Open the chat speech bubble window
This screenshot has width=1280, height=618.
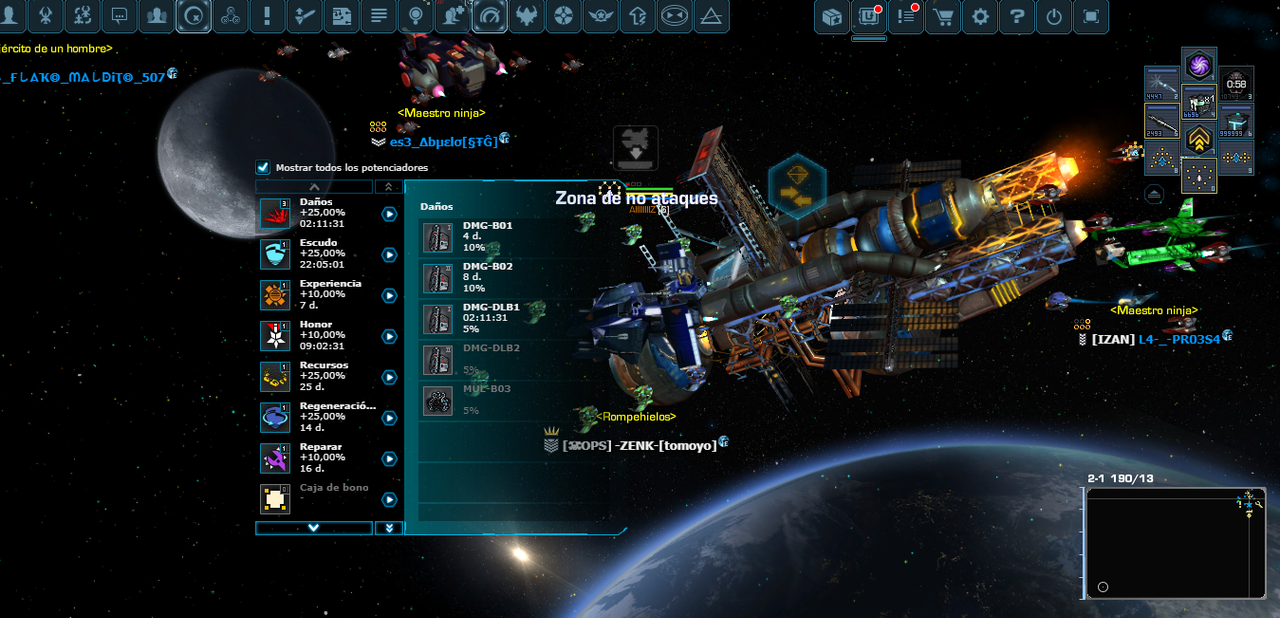point(119,16)
